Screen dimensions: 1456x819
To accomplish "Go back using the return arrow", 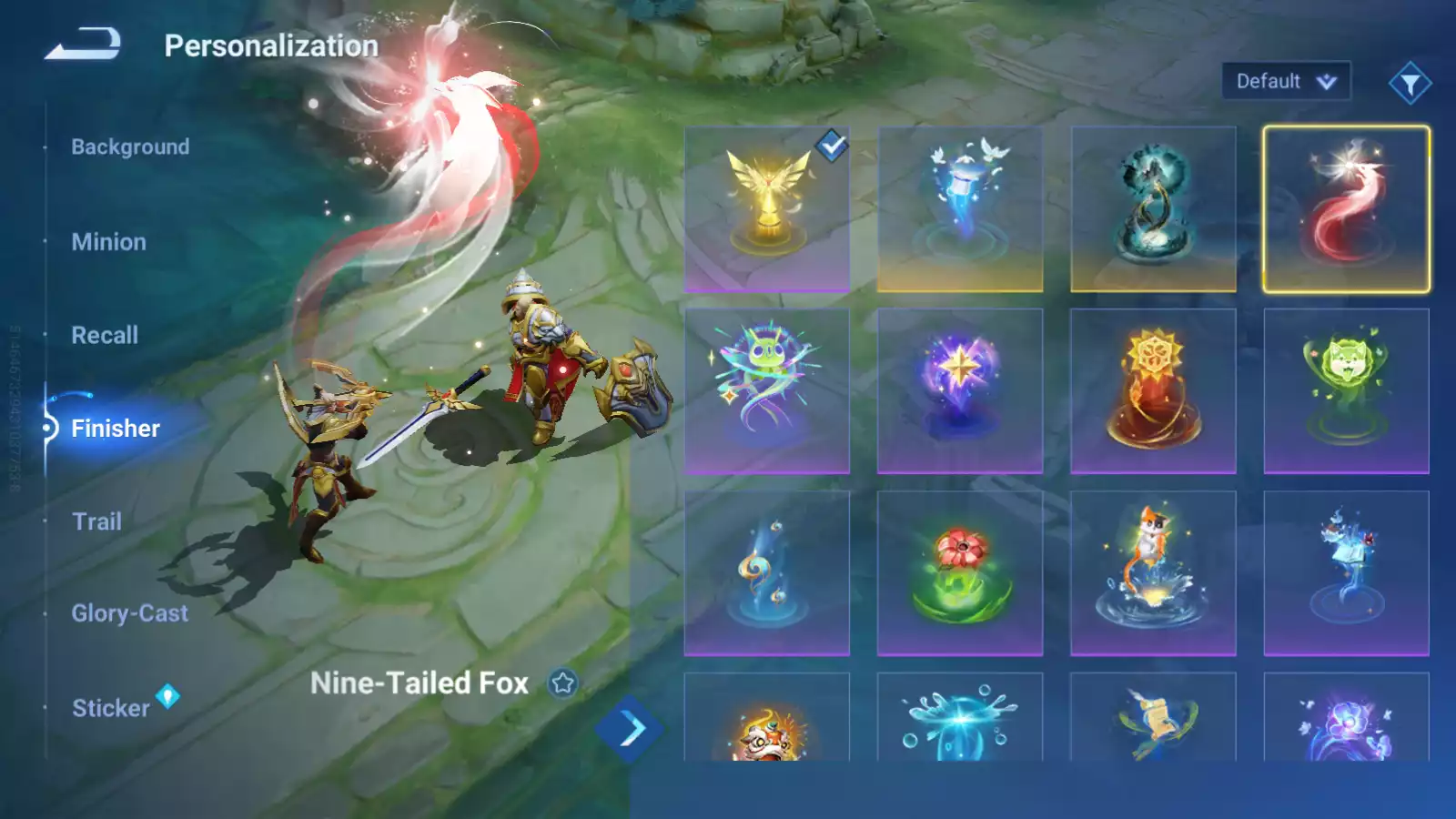I will 83,44.
